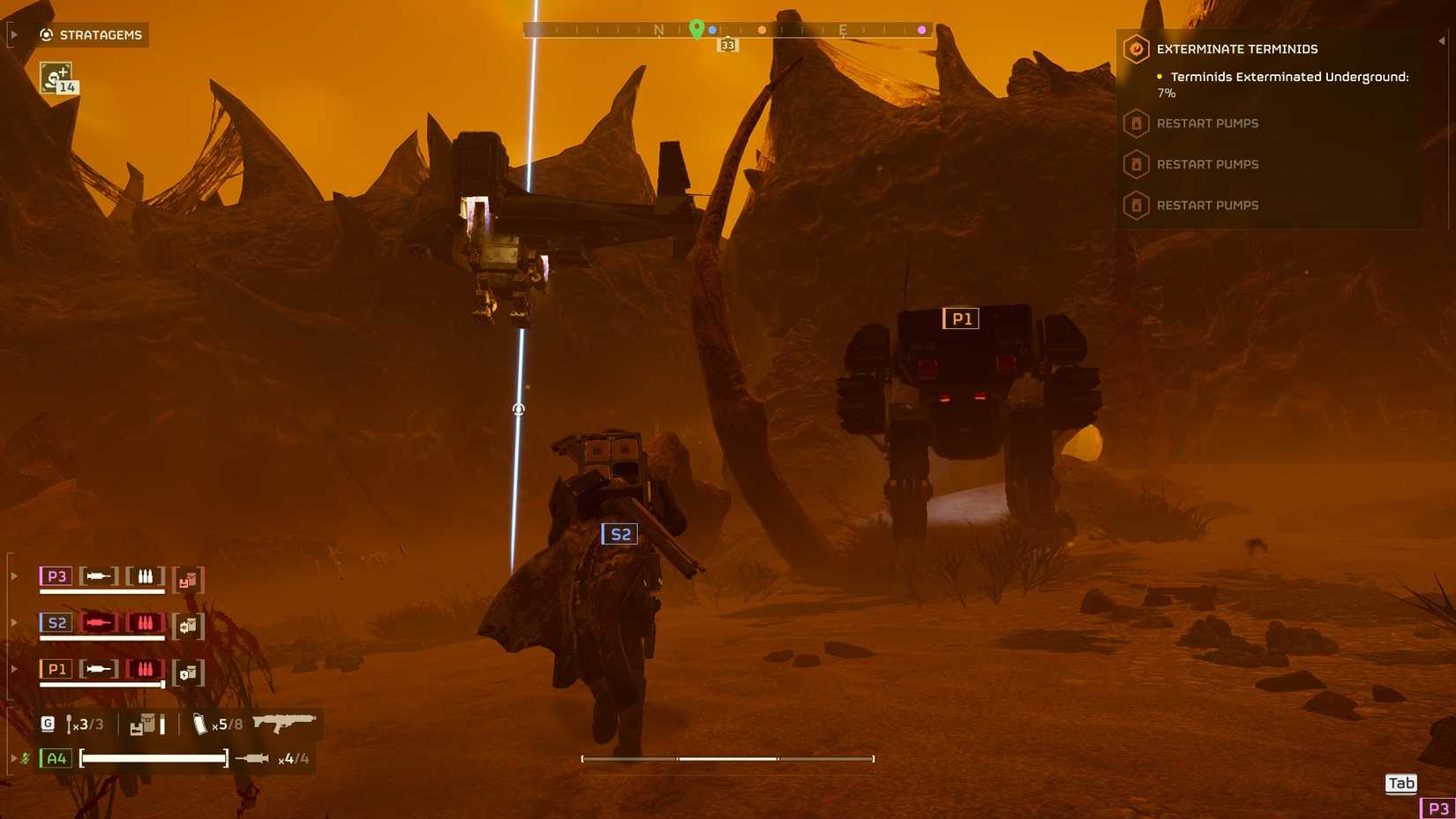Expand teammate P1's loadout row
This screenshot has height=819, width=1456.
tap(13, 669)
